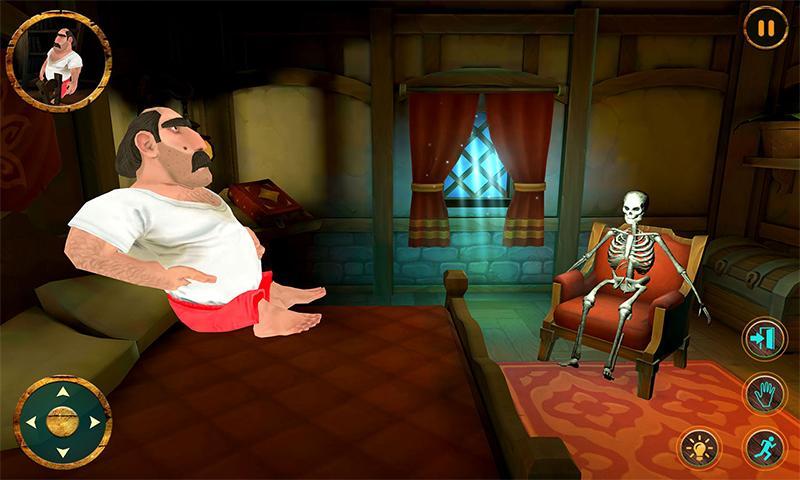Pause the game with the pause button
Viewport: 800px width, 480px height.
(765, 28)
